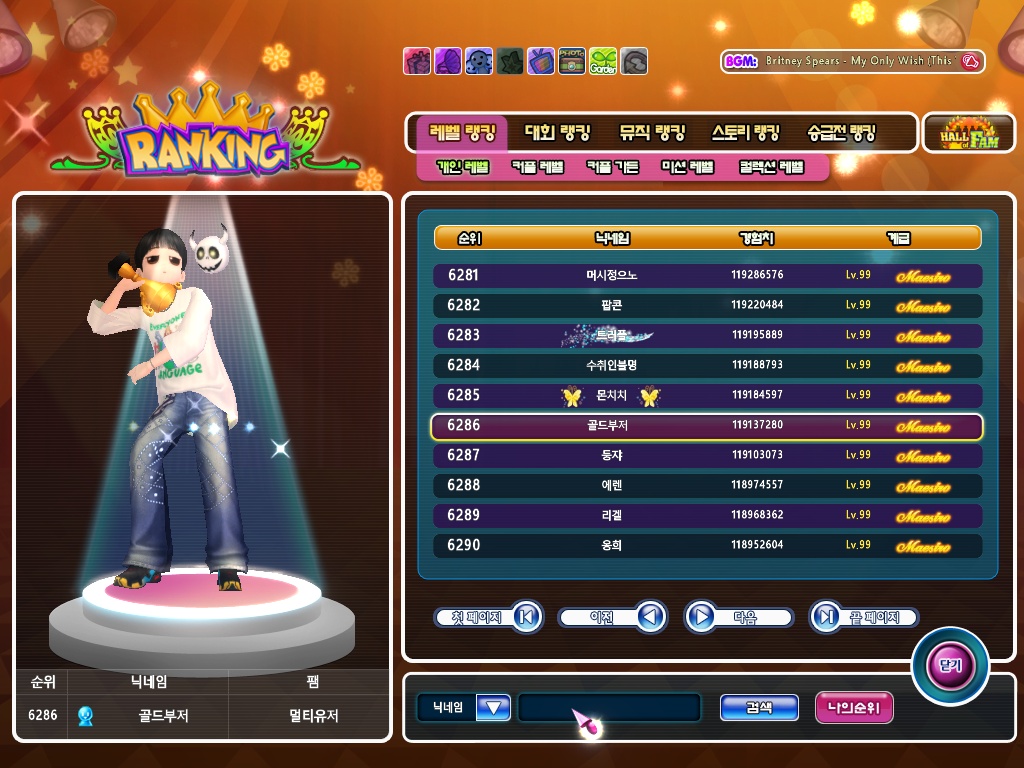Choose the 미션 레벨 sub-tab
This screenshot has width=1024, height=768.
[x=687, y=167]
